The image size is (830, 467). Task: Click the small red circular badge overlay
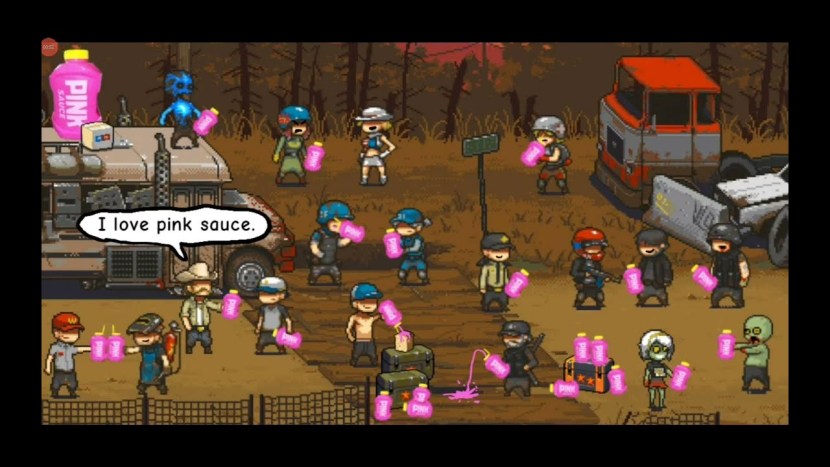tap(49, 46)
